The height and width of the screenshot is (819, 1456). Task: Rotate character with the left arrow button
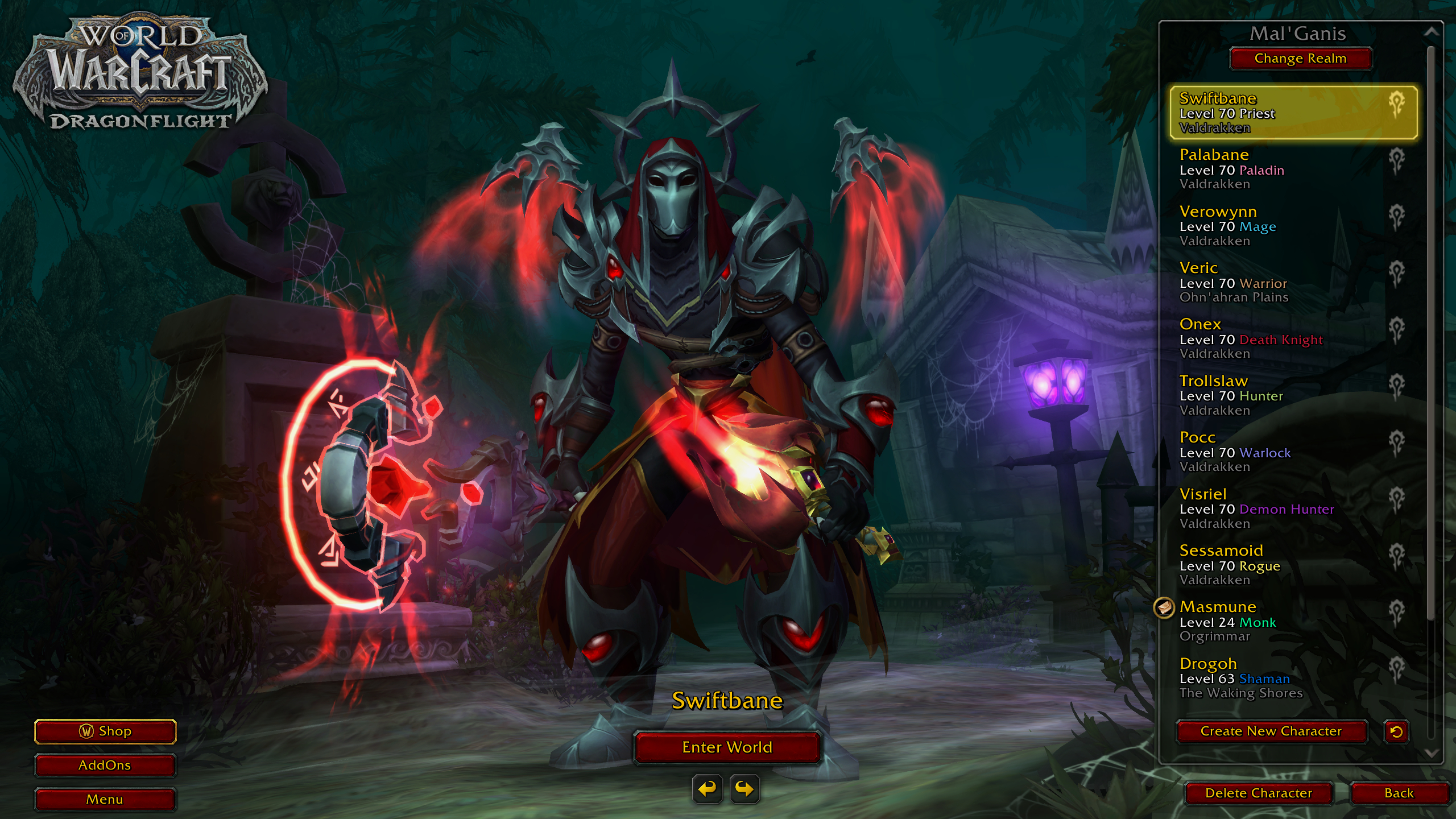[707, 789]
